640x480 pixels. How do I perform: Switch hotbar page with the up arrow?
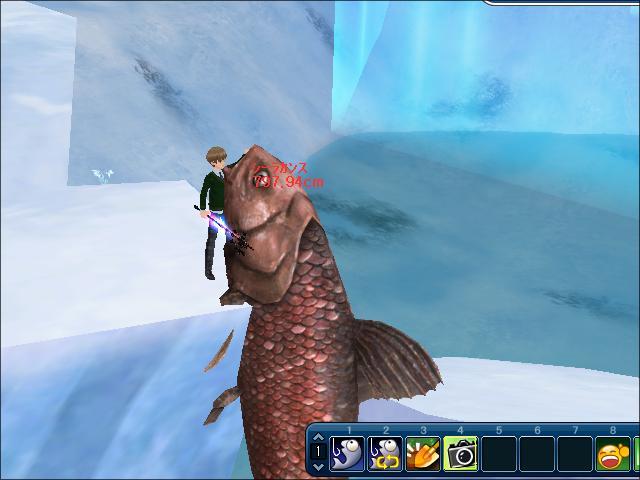318,438
